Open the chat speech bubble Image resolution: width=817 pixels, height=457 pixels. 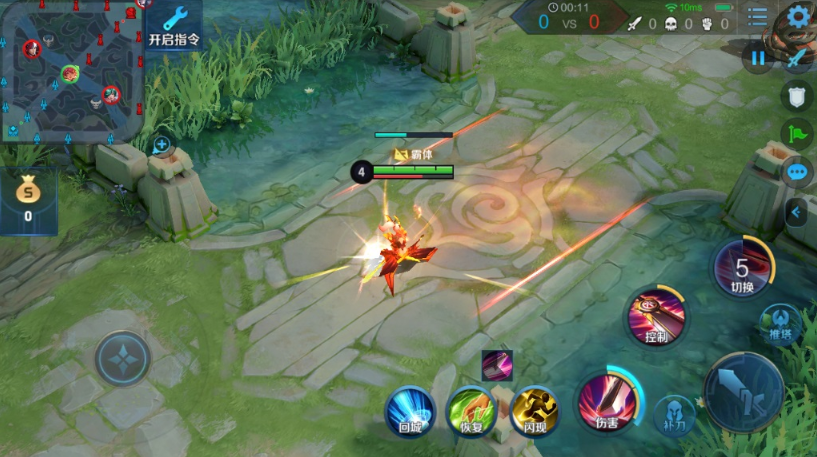coord(797,172)
